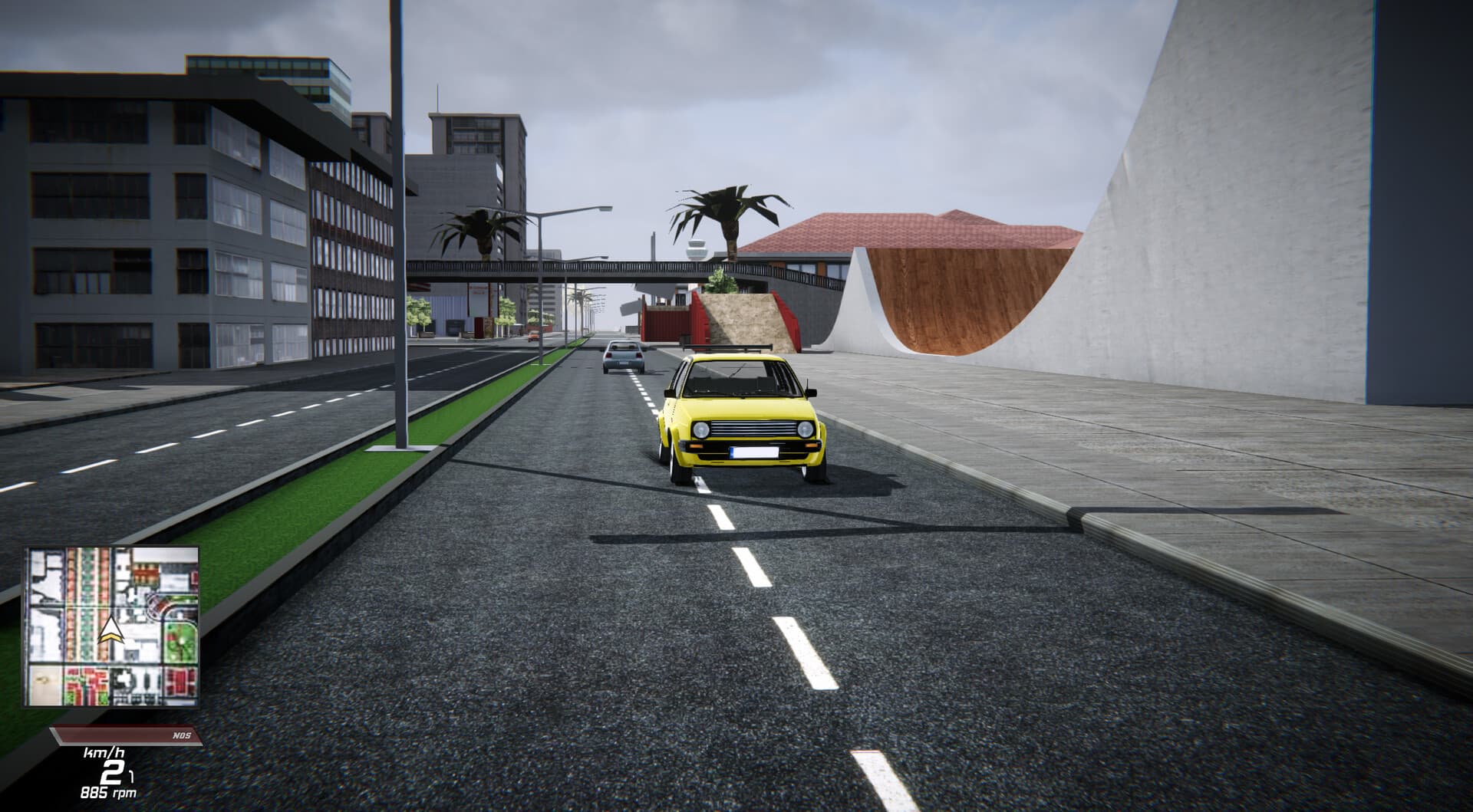Click the red-roofed building on the minimap
This screenshot has width=1473, height=812.
[x=144, y=572]
